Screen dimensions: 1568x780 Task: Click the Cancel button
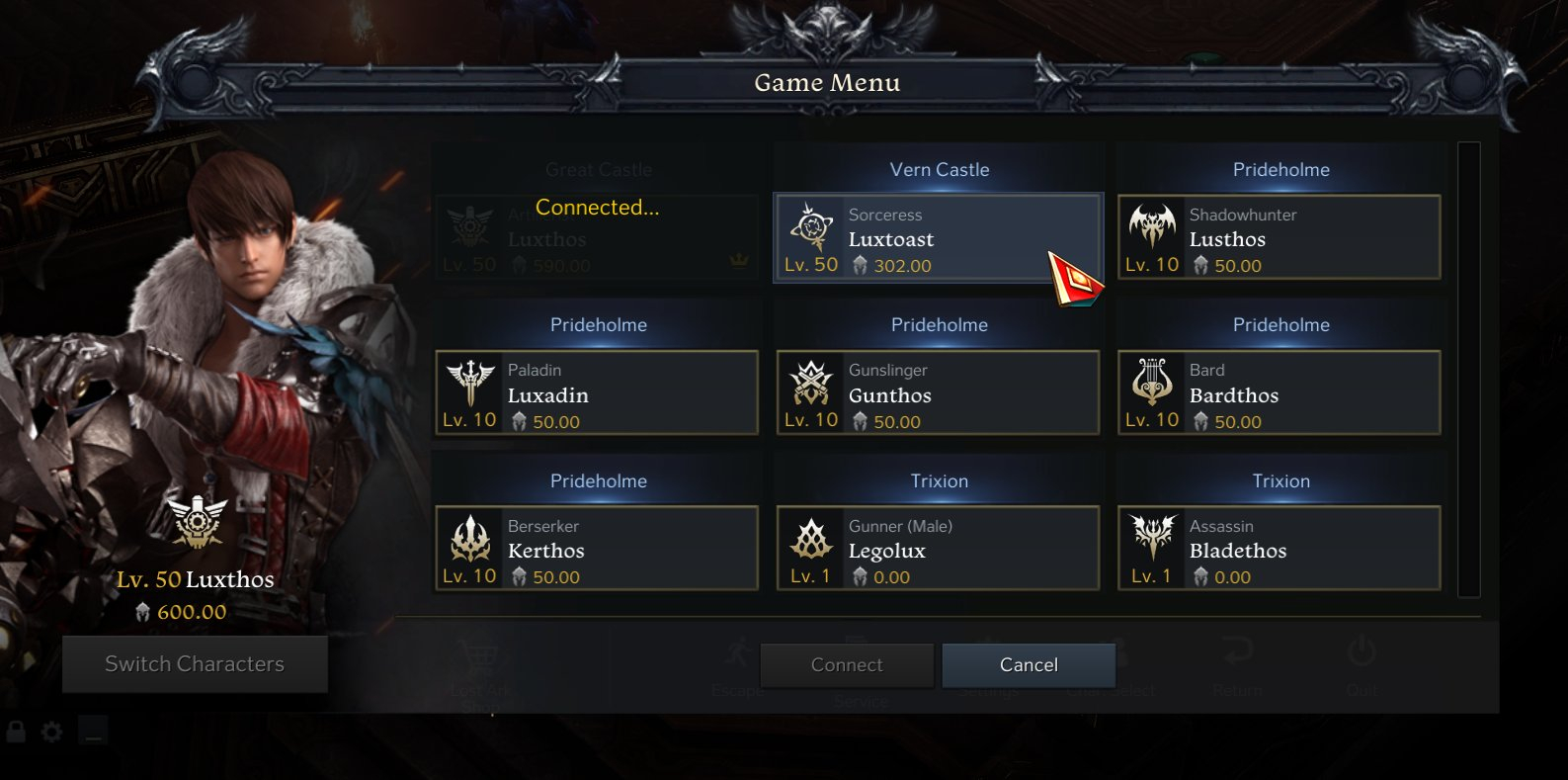[1028, 664]
